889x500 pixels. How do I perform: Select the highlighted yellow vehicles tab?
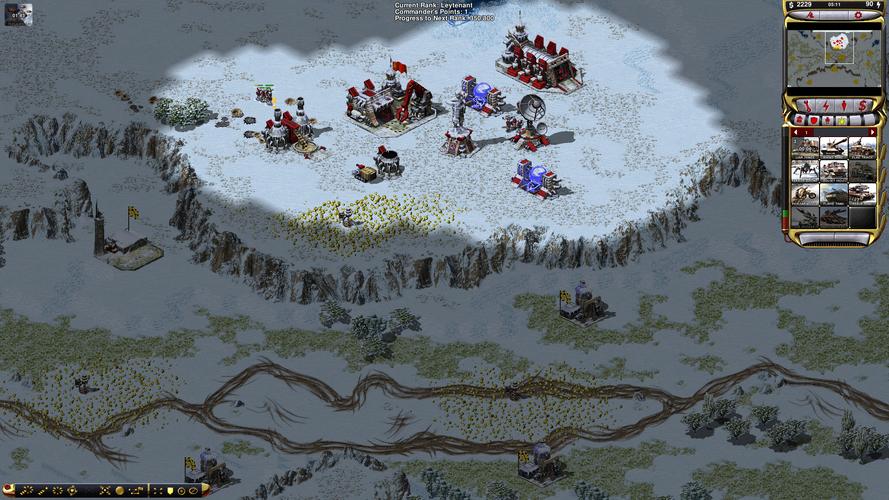(843, 120)
